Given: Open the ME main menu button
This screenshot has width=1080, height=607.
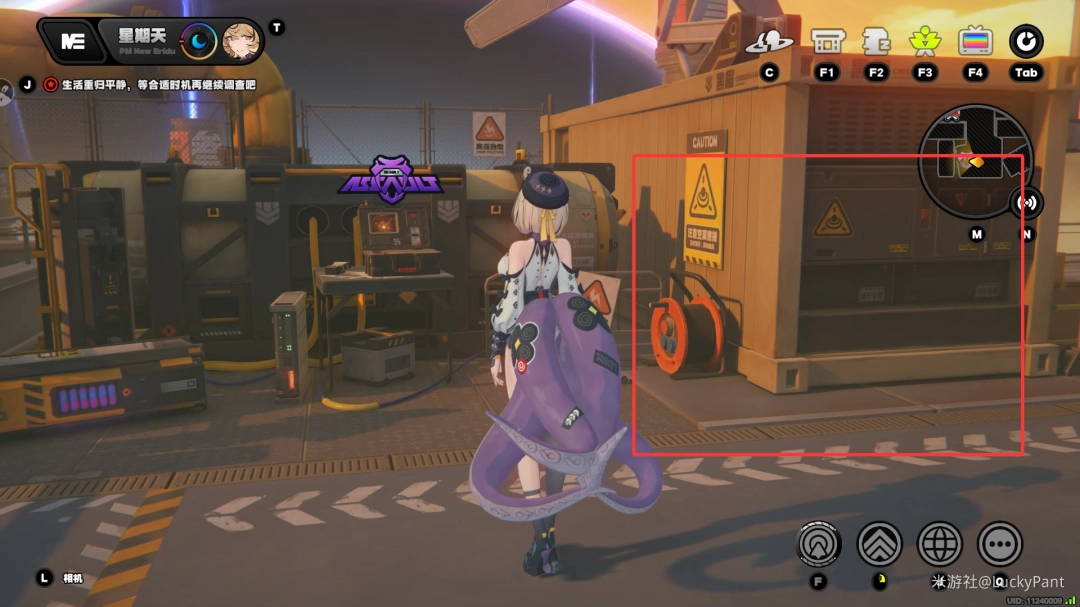Looking at the screenshot, I should 71,41.
